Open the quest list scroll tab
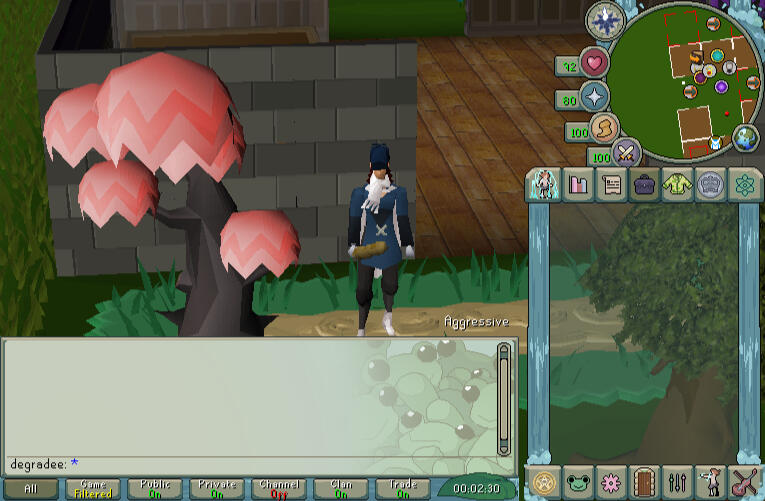This screenshot has width=765, height=501. pos(611,184)
